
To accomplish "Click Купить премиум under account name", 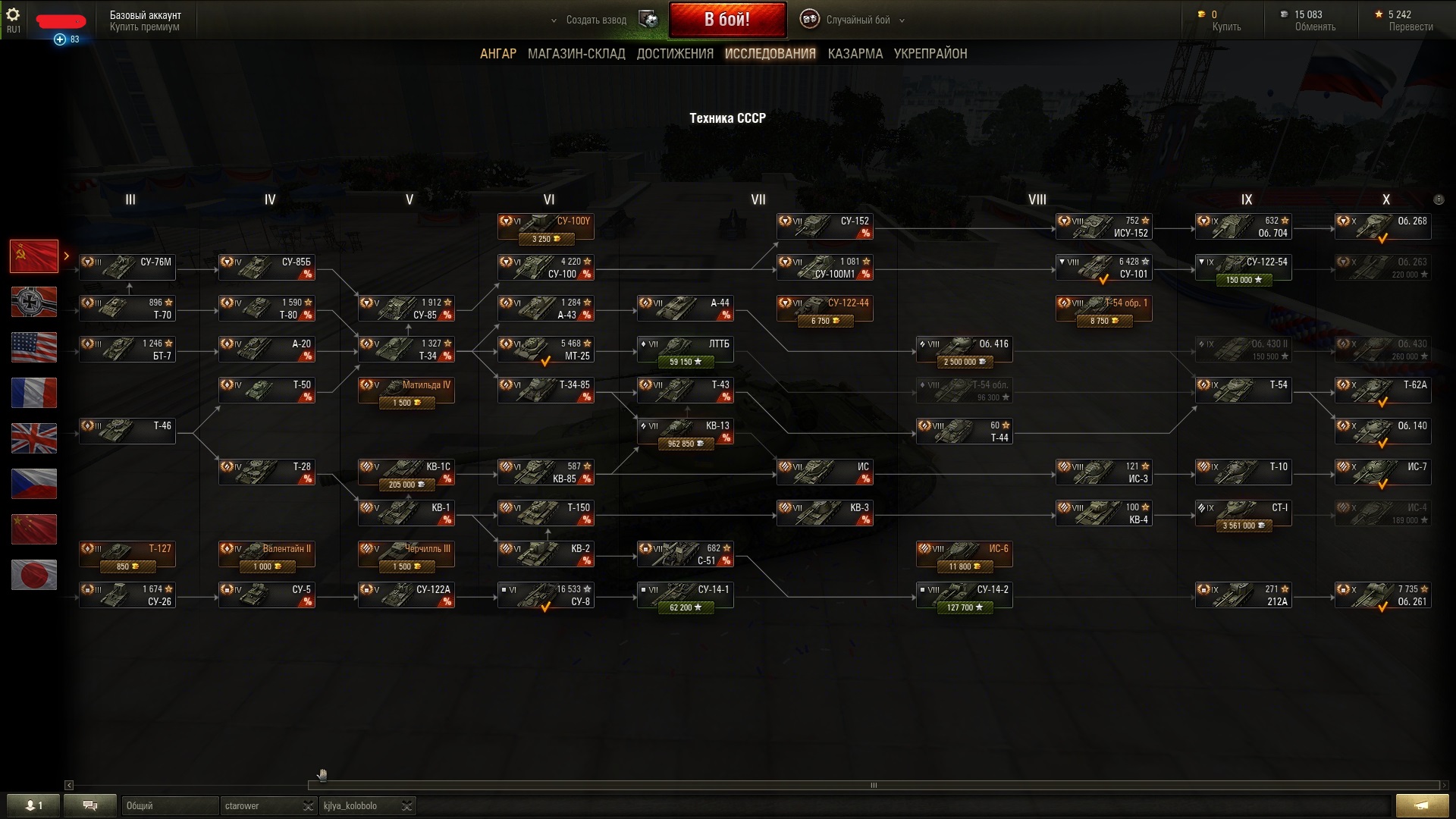I will coord(144,27).
